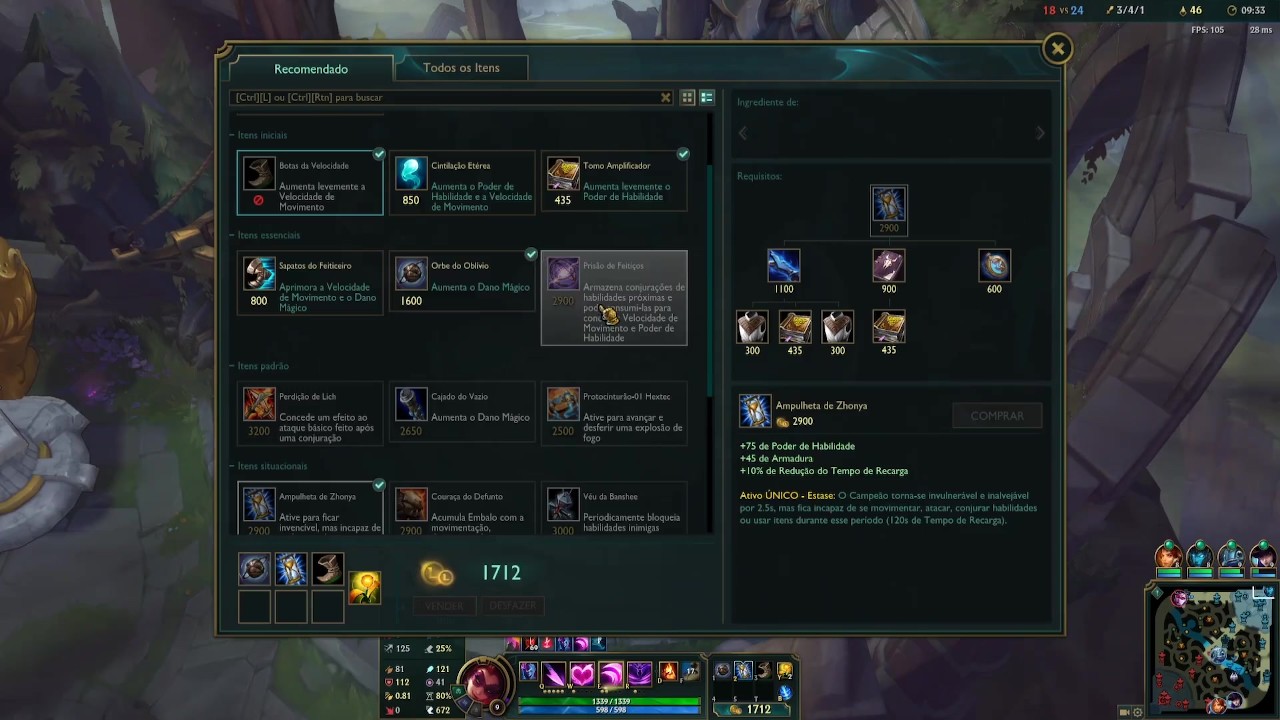This screenshot has height=720, width=1280.
Task: Switch to grid view layout
Action: coord(688,98)
